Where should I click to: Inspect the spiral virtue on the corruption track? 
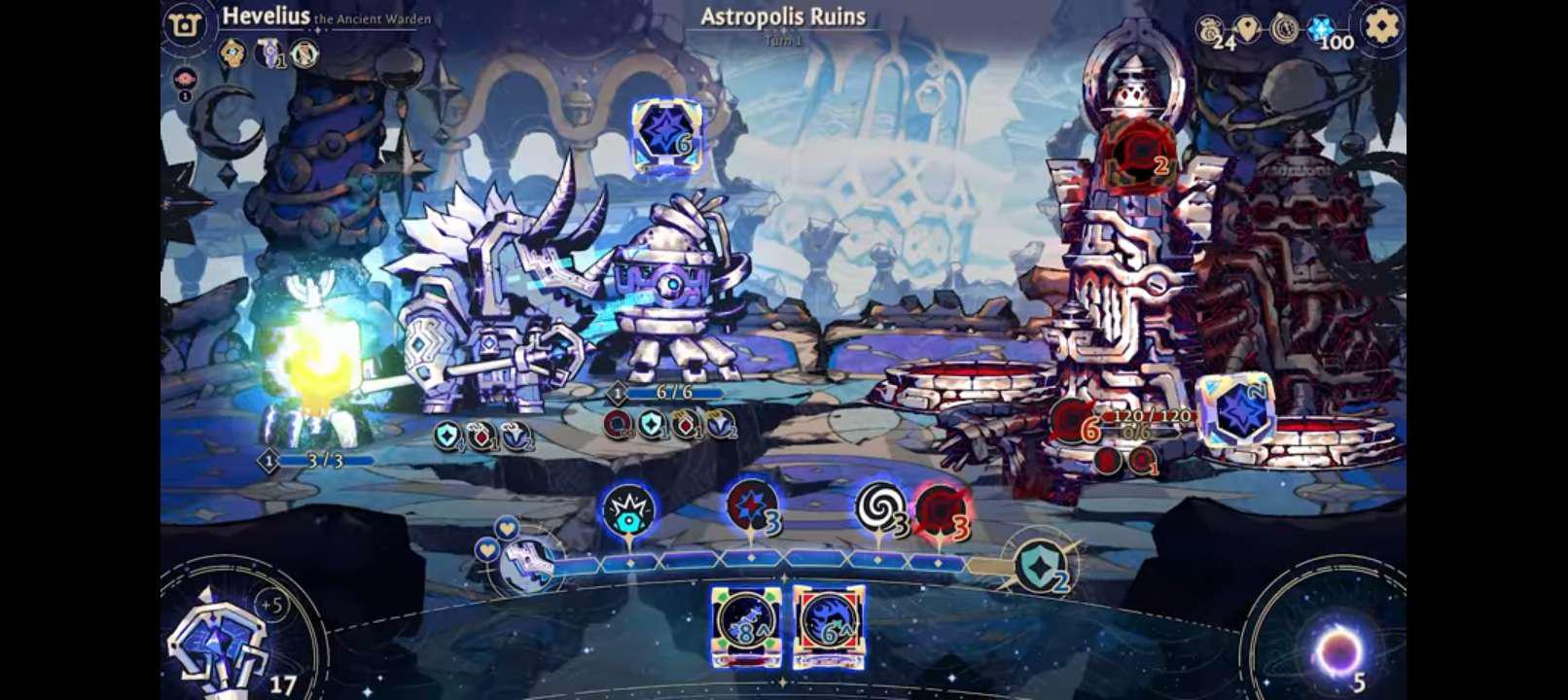[x=879, y=507]
